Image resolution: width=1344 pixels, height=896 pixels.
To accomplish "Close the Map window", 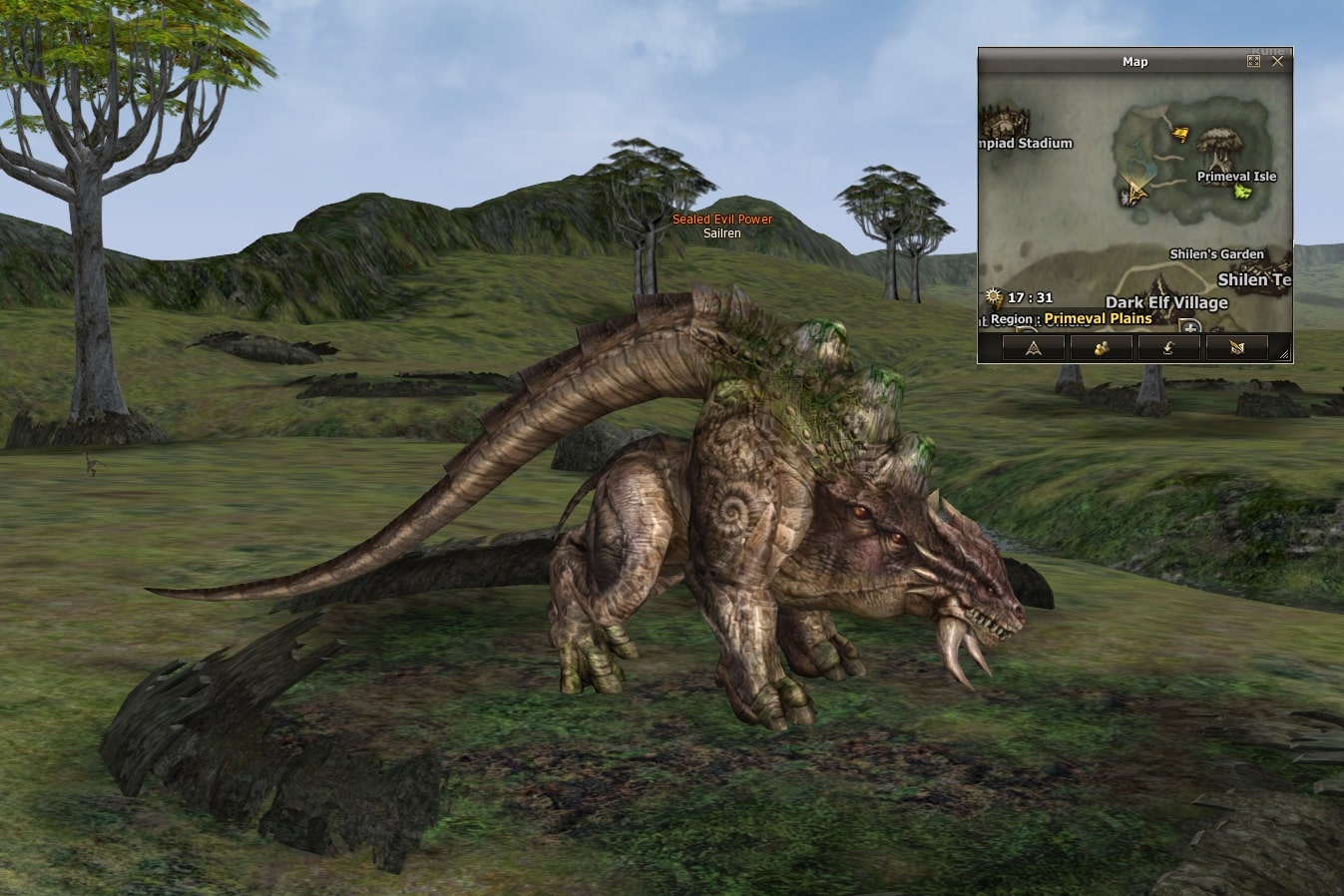I will click(1277, 61).
